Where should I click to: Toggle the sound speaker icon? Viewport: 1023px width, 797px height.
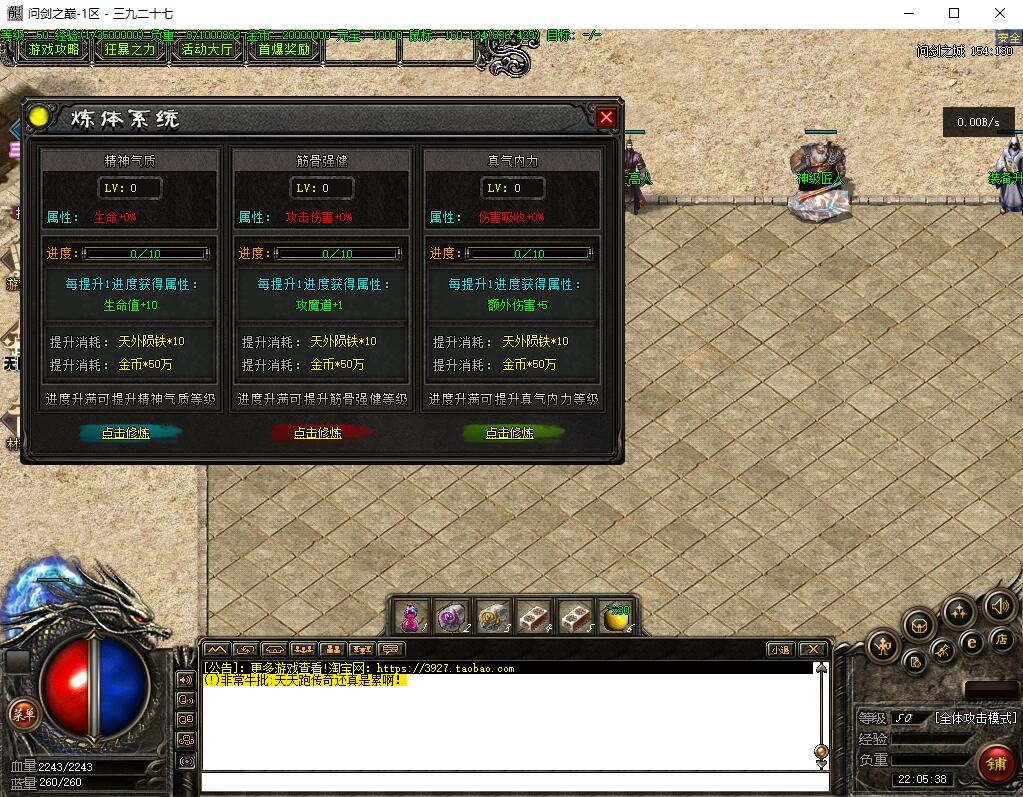pos(998,605)
